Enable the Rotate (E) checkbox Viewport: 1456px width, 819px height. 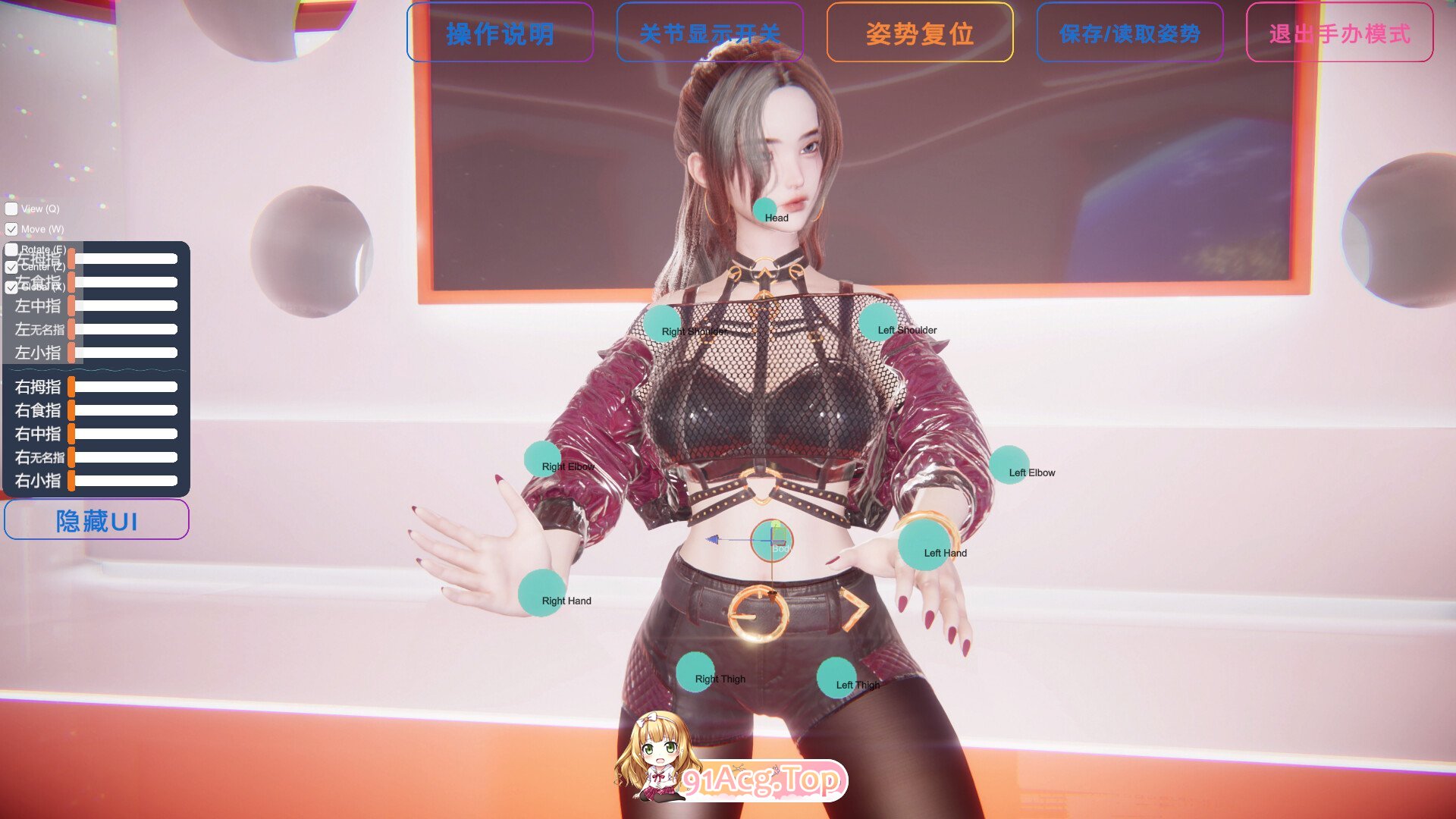(11, 248)
